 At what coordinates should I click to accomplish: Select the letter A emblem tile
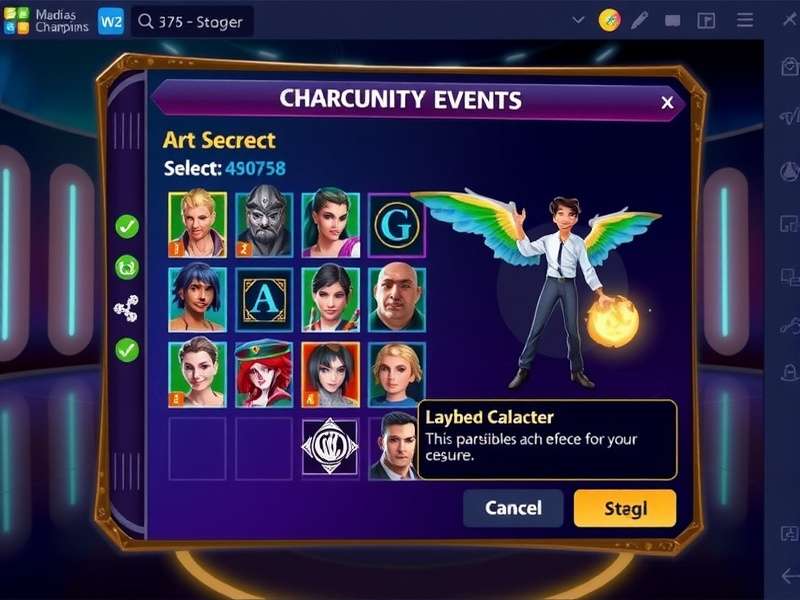click(x=264, y=298)
